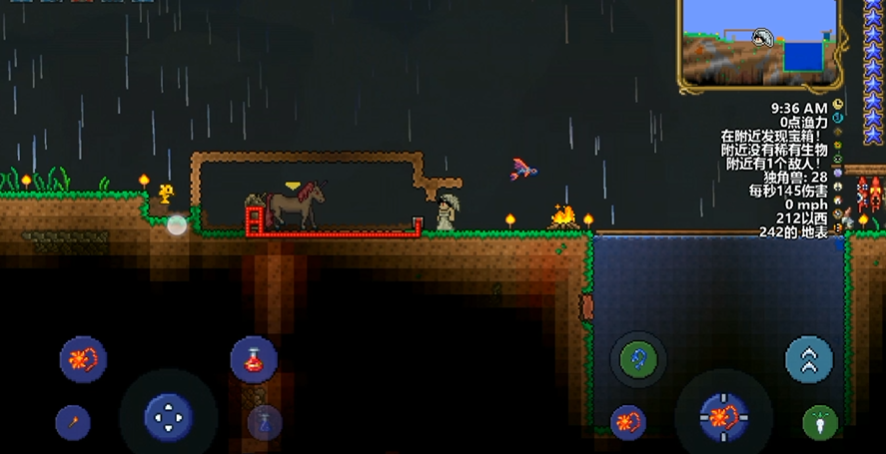Tap the fiery weapon button above the wand button
This screenshot has width=886, height=454.
click(83, 359)
